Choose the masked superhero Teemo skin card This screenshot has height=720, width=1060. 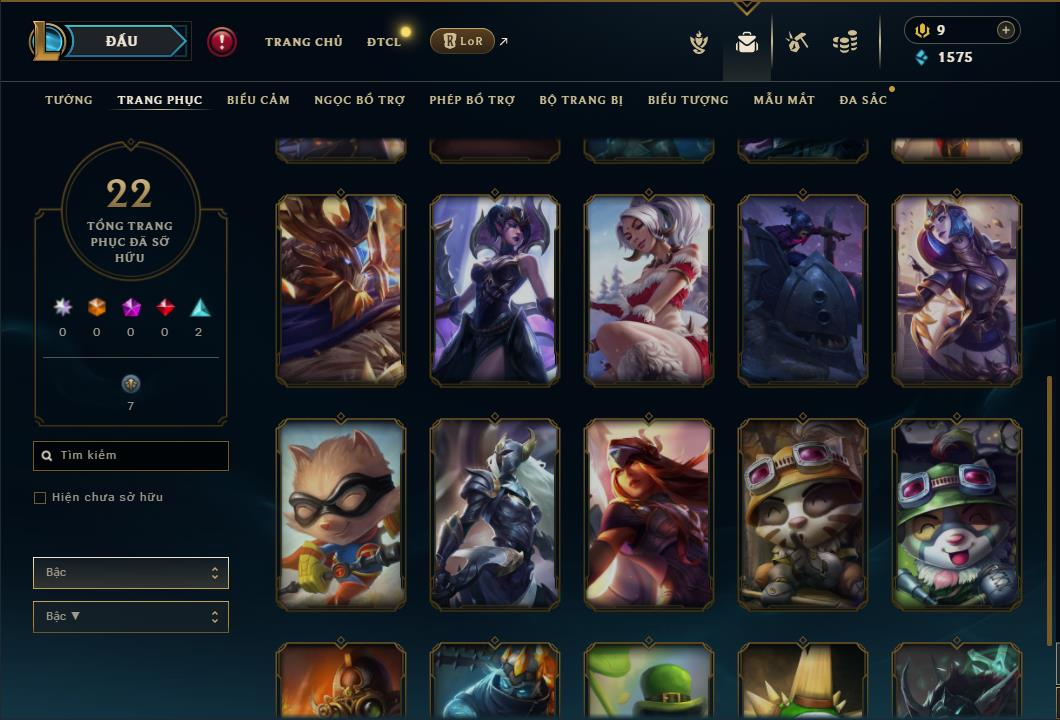pyautogui.click(x=341, y=514)
